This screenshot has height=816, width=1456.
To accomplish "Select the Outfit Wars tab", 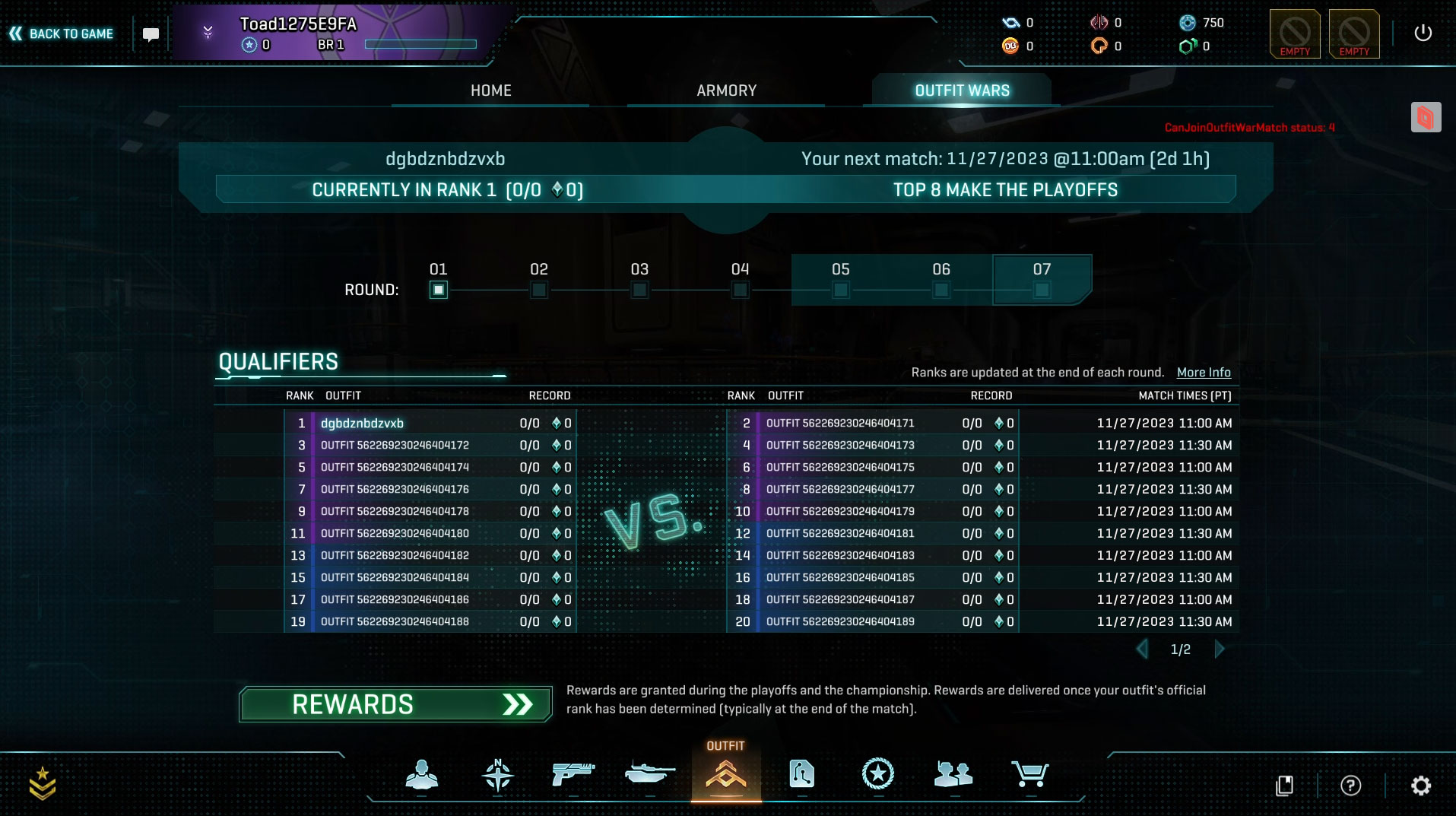I will 962,90.
